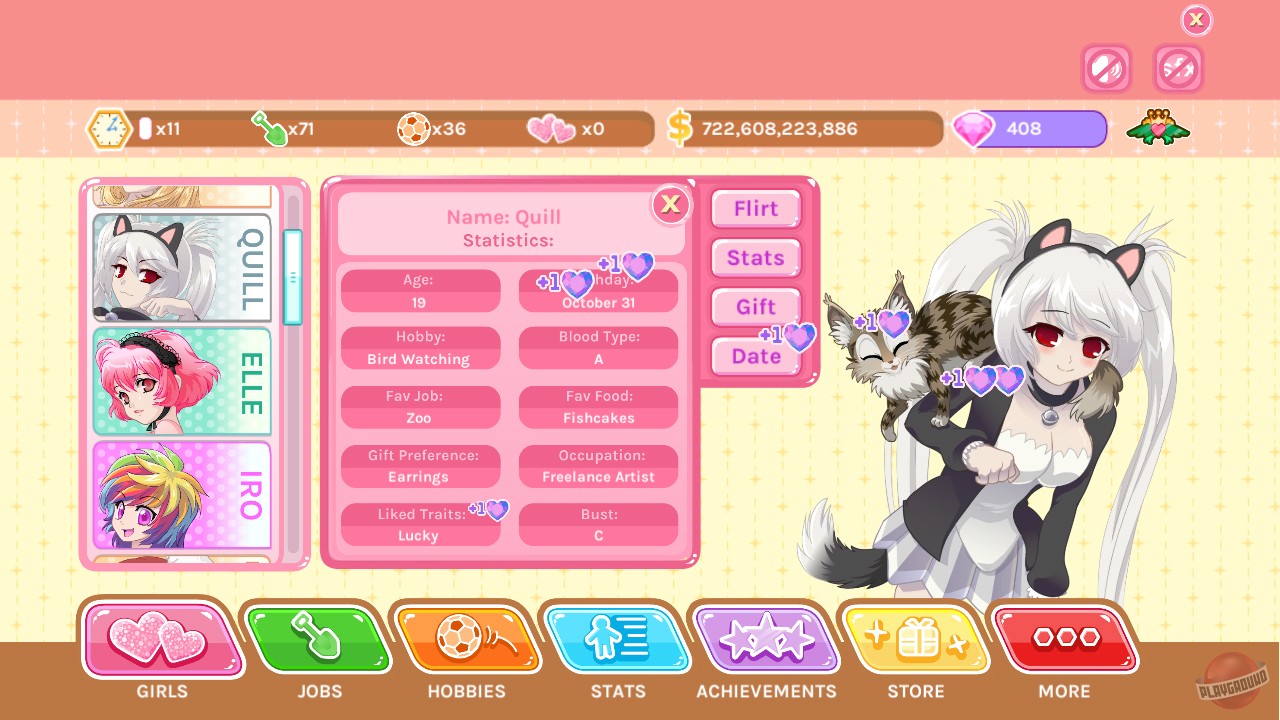Viewport: 1280px width, 720px height.
Task: Take Quill on a Date
Action: click(x=755, y=356)
